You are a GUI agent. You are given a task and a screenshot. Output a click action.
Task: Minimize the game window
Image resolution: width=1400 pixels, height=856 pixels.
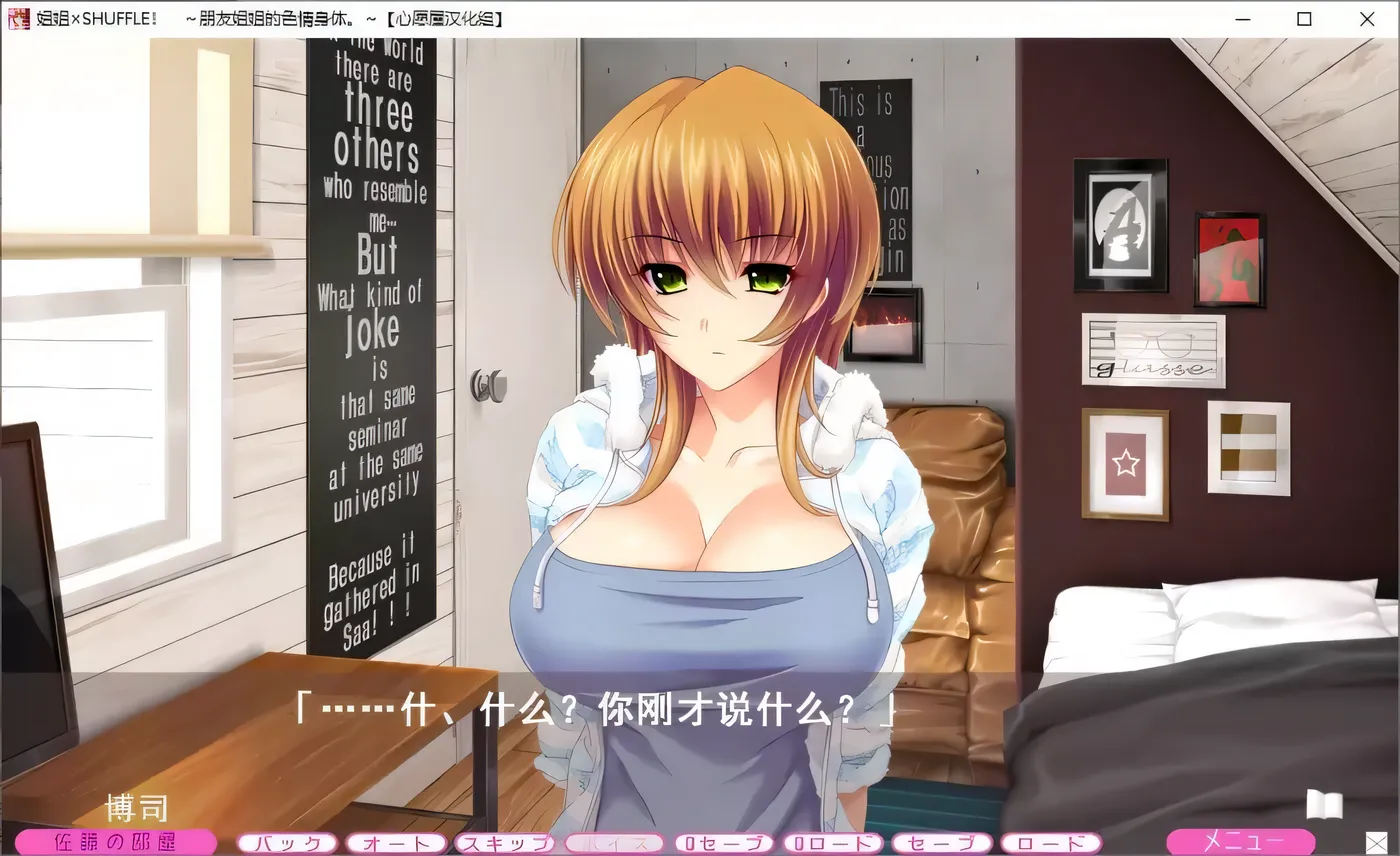click(1243, 18)
